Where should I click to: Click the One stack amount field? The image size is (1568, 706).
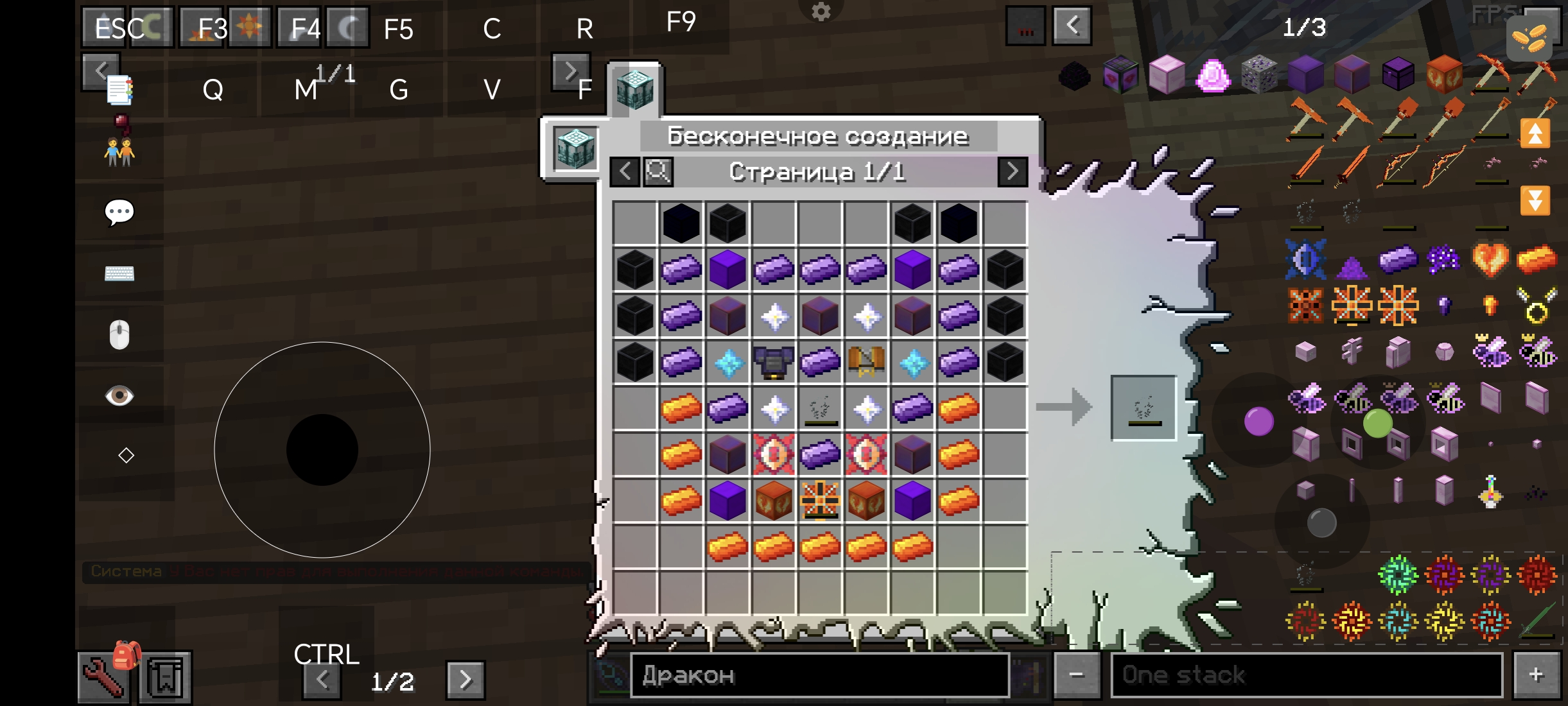click(x=1307, y=675)
